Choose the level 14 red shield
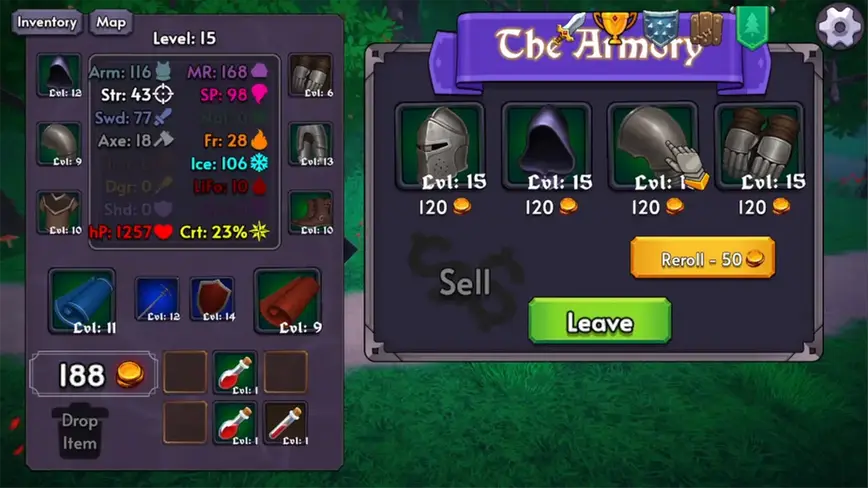The width and height of the screenshot is (868, 488). [212, 299]
